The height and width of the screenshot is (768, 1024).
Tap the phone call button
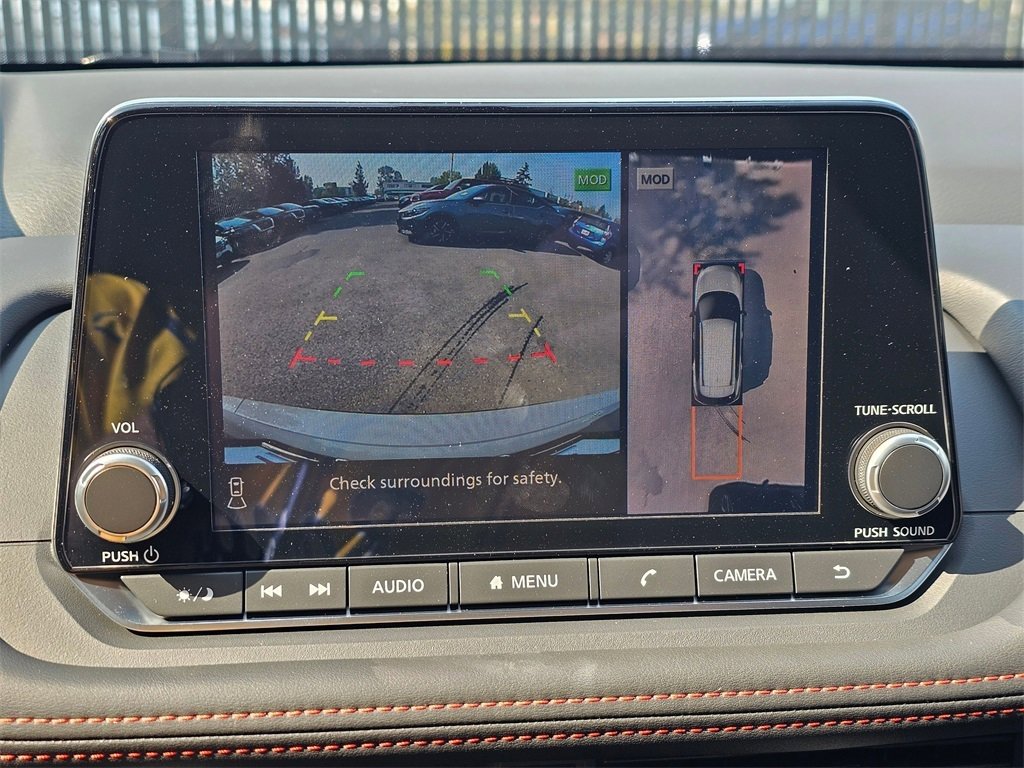(647, 577)
